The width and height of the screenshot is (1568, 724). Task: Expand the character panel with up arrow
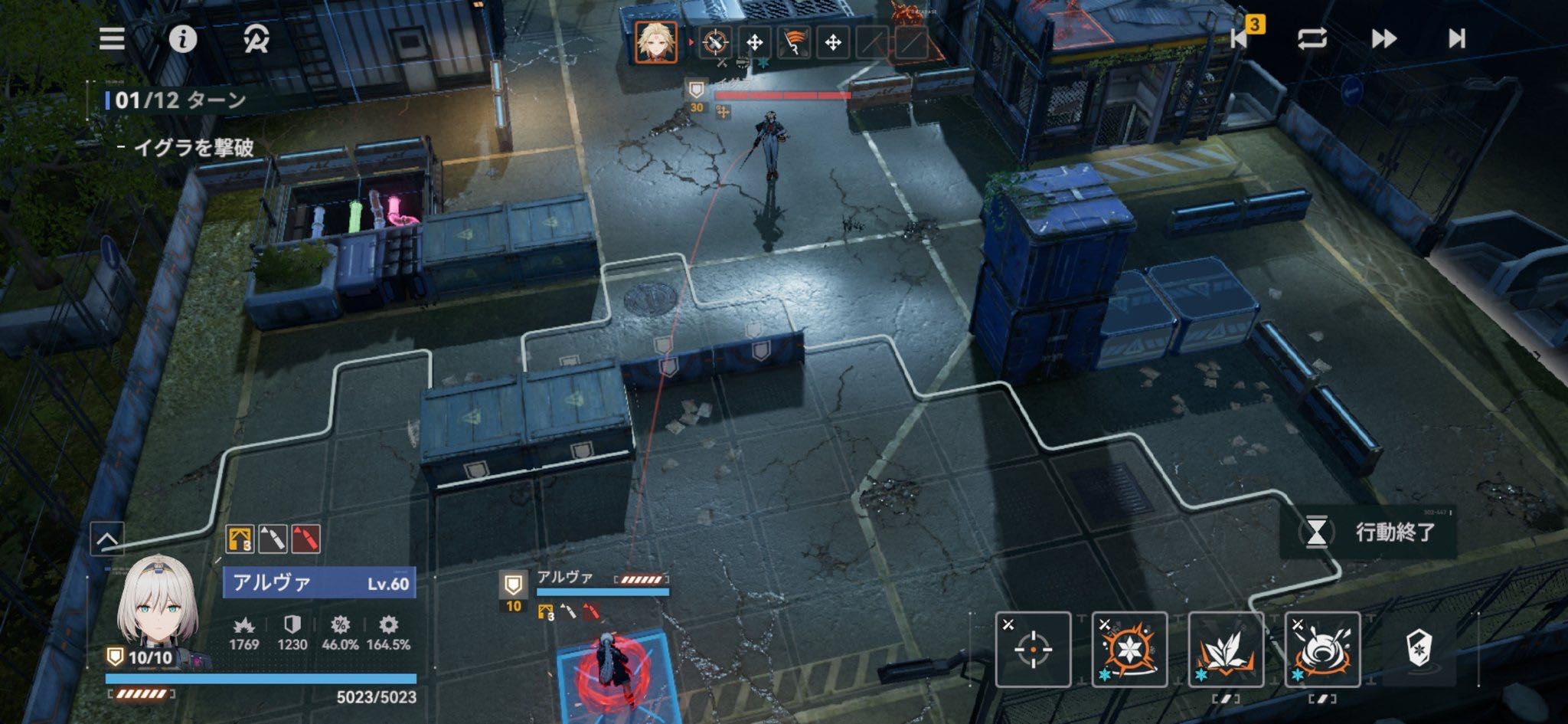coord(107,539)
